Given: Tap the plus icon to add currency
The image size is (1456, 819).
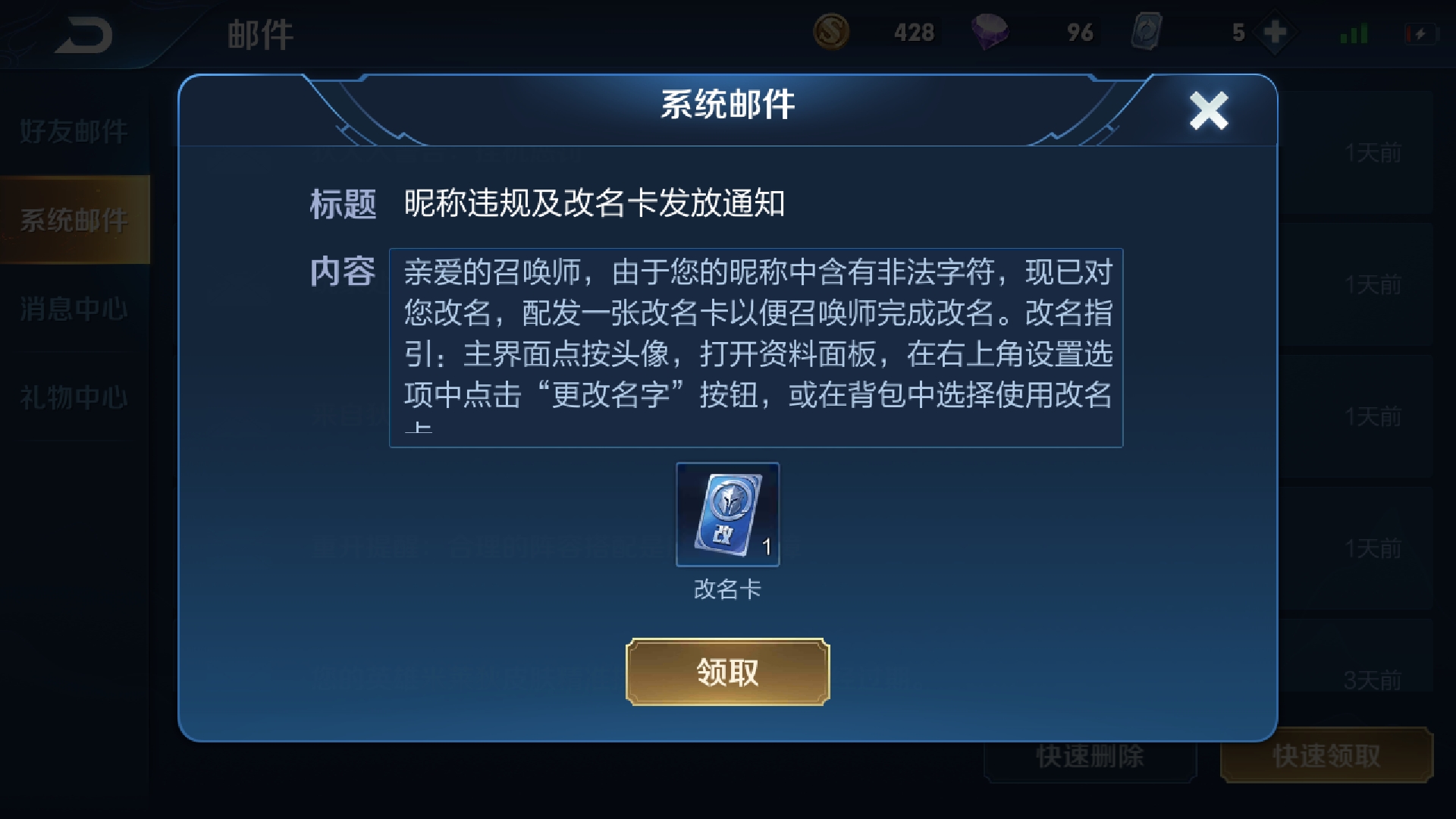Looking at the screenshot, I should [1274, 32].
